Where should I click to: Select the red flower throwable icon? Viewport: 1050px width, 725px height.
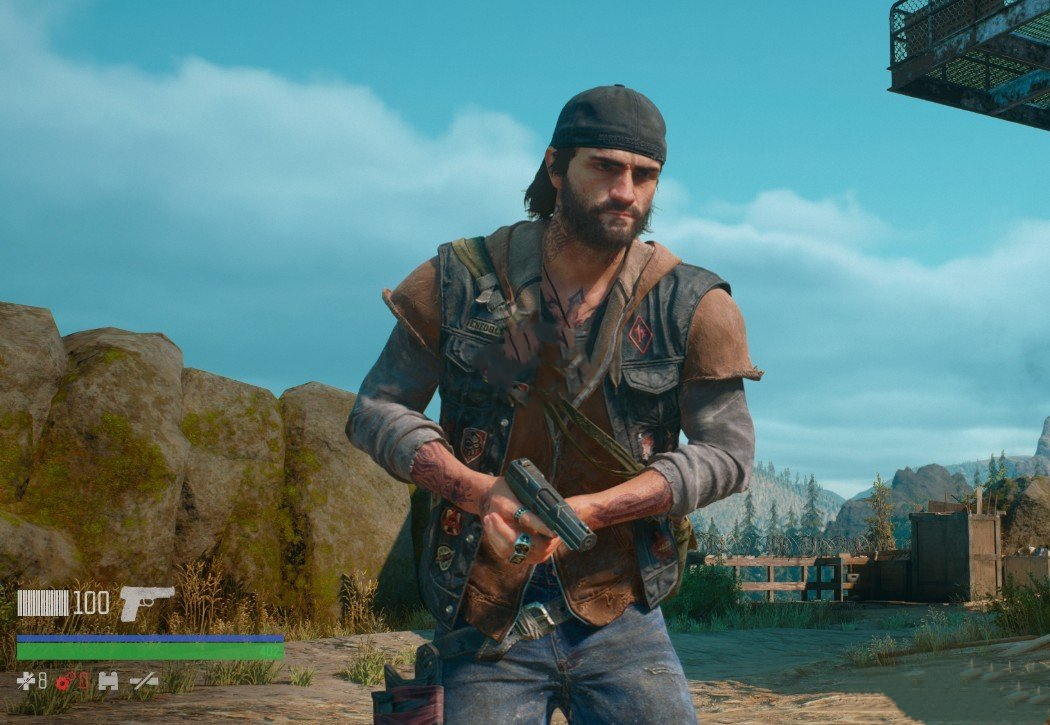point(65,681)
